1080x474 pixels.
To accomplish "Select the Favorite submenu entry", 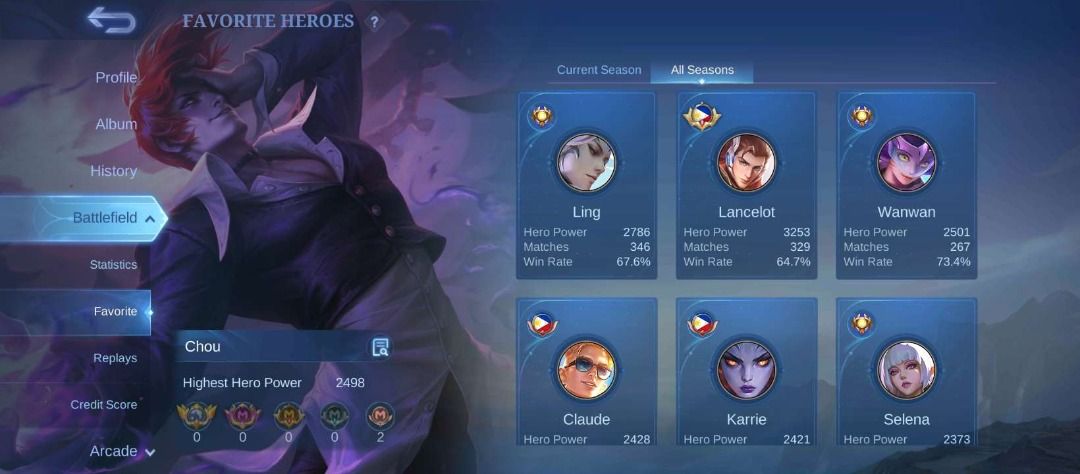I will pyautogui.click(x=115, y=312).
